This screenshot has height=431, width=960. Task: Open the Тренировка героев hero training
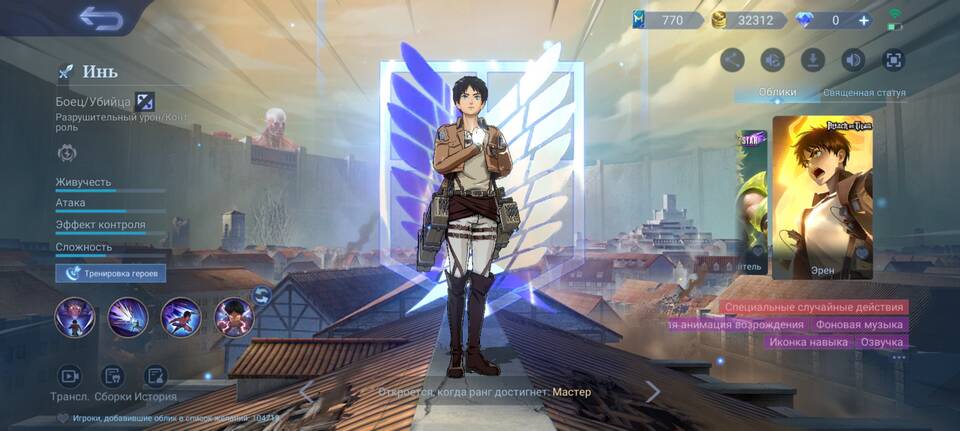tap(111, 273)
